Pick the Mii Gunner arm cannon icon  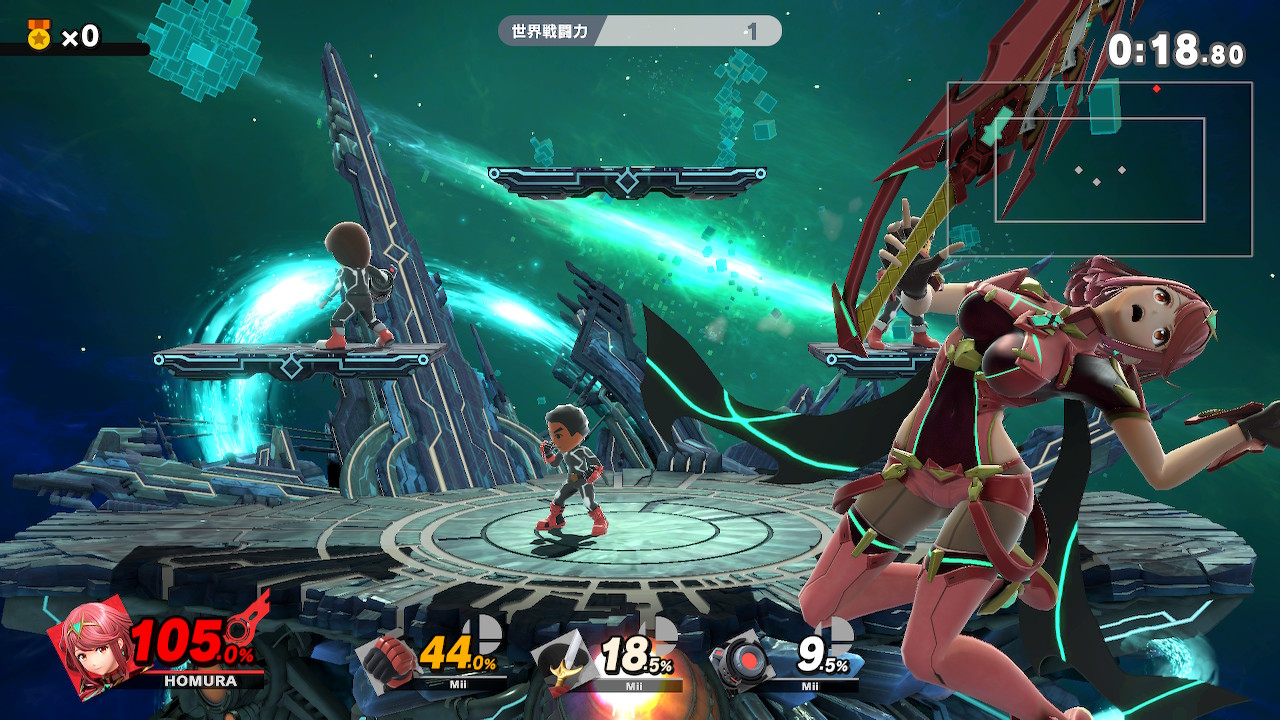click(x=741, y=658)
